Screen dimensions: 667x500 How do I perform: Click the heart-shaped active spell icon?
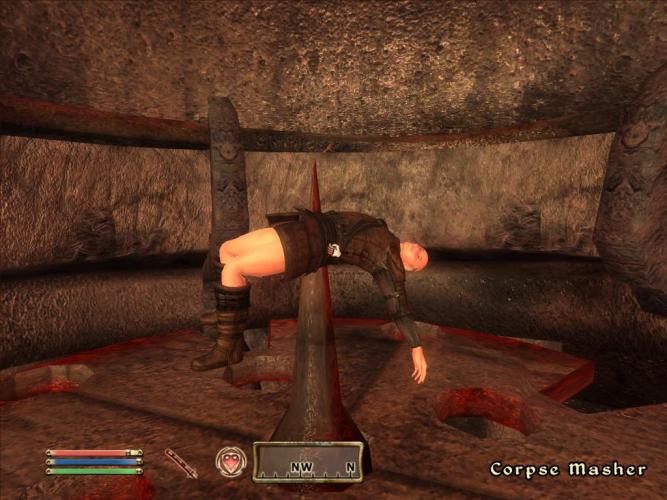coord(231,462)
